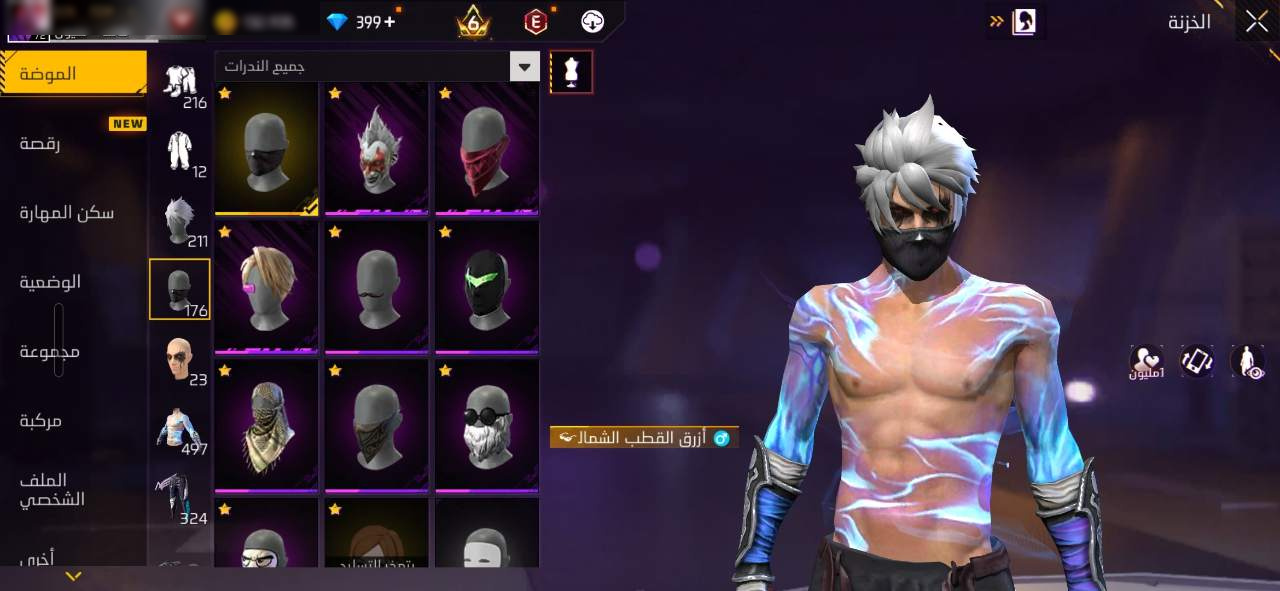This screenshot has height=591, width=1280.
Task: Pick the green visor black mask
Action: tap(487, 287)
